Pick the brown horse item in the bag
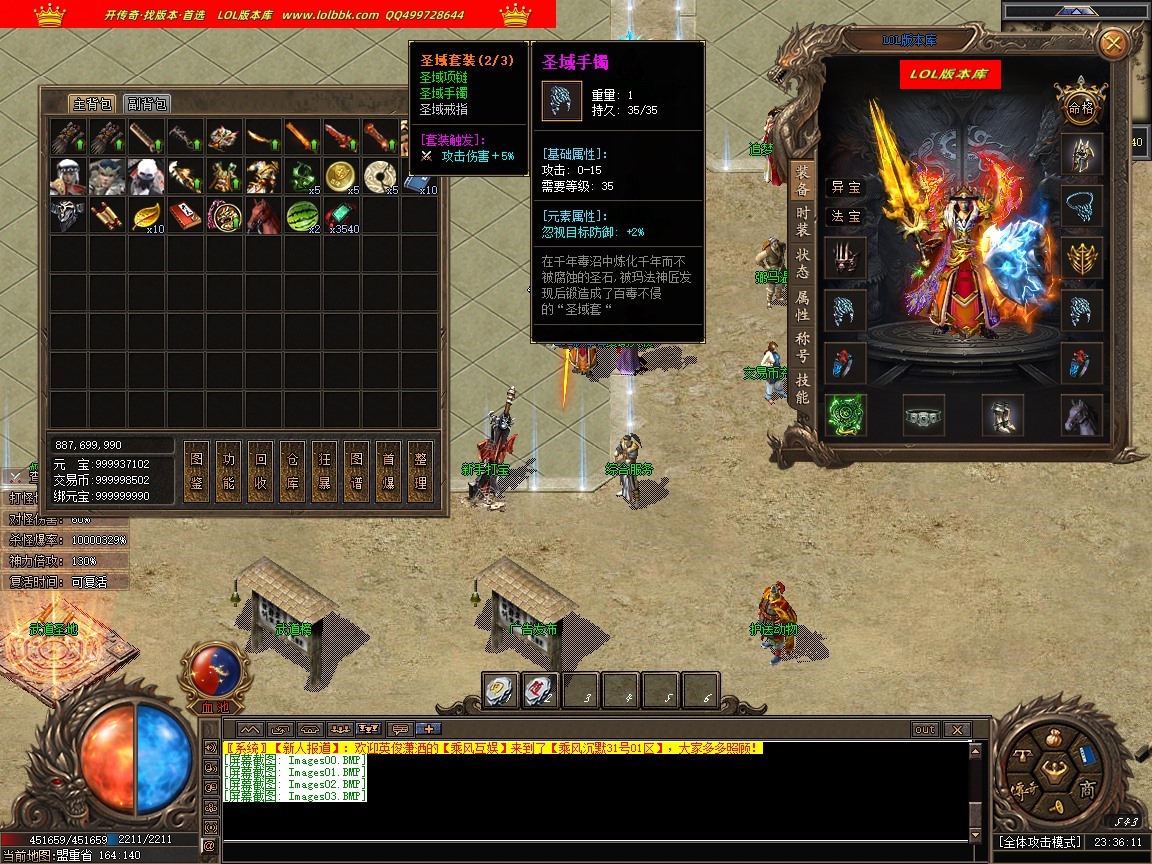 (x=264, y=215)
